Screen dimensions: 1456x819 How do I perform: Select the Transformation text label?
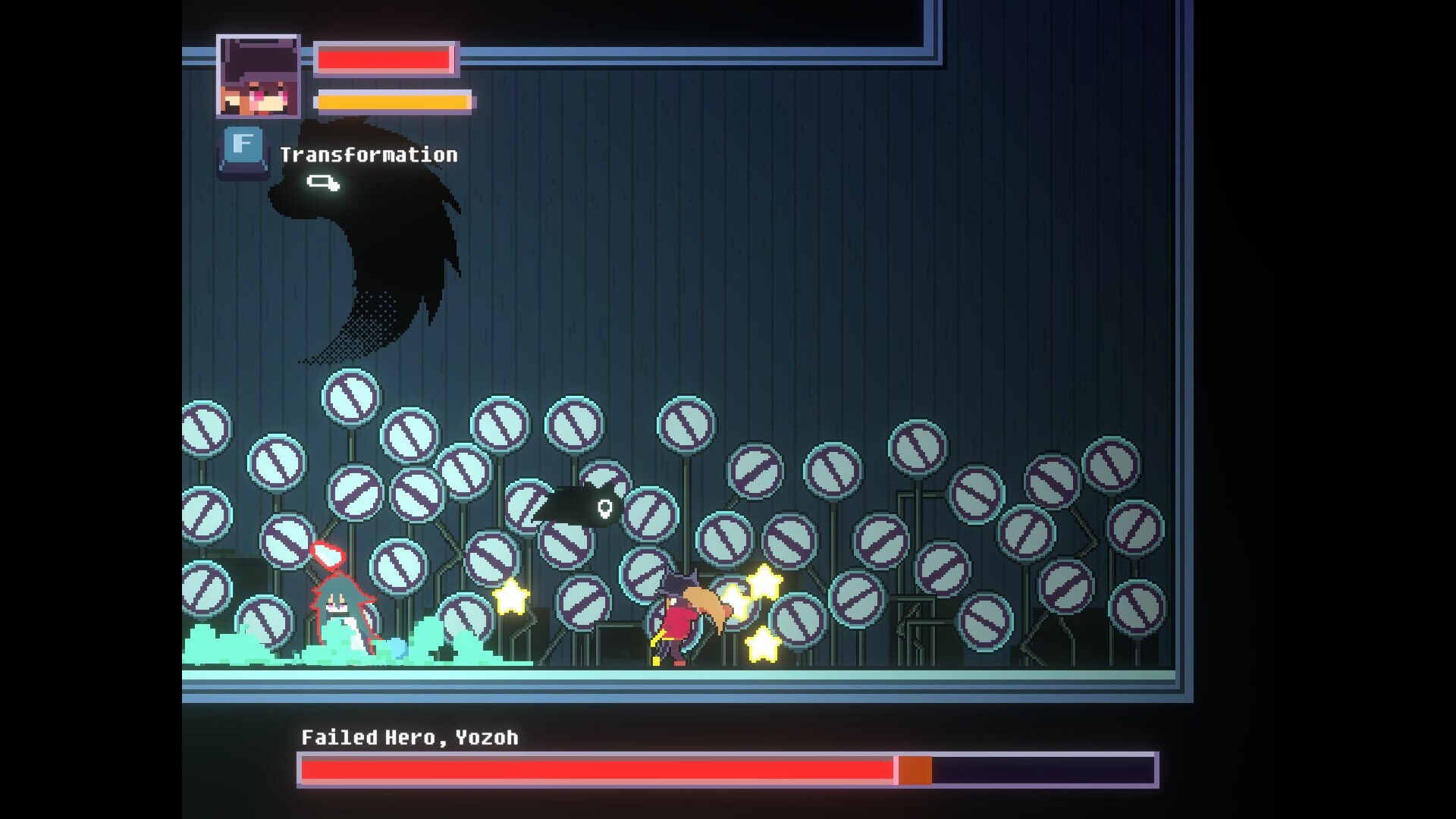369,155
